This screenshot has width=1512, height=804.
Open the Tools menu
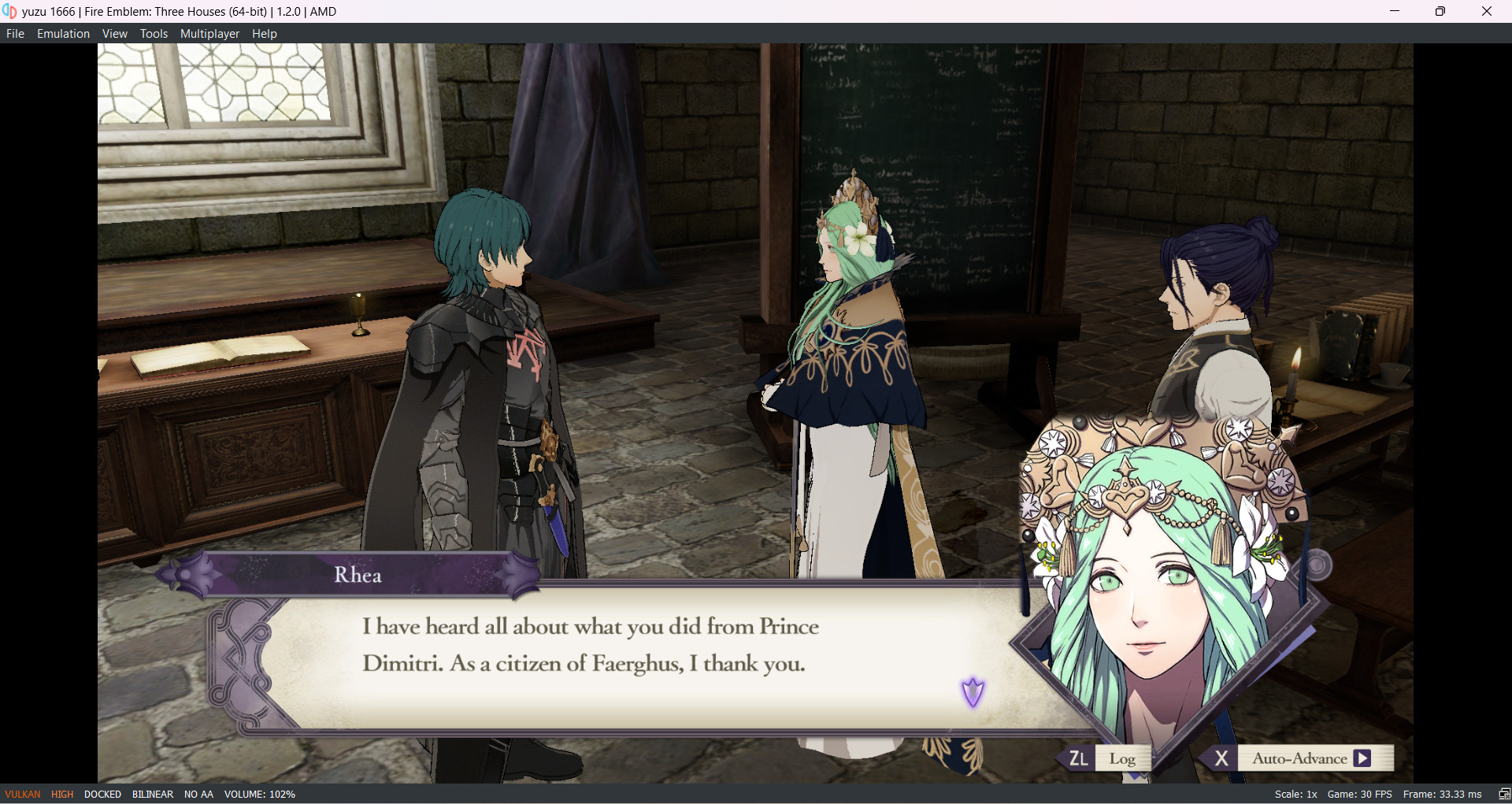tap(154, 33)
